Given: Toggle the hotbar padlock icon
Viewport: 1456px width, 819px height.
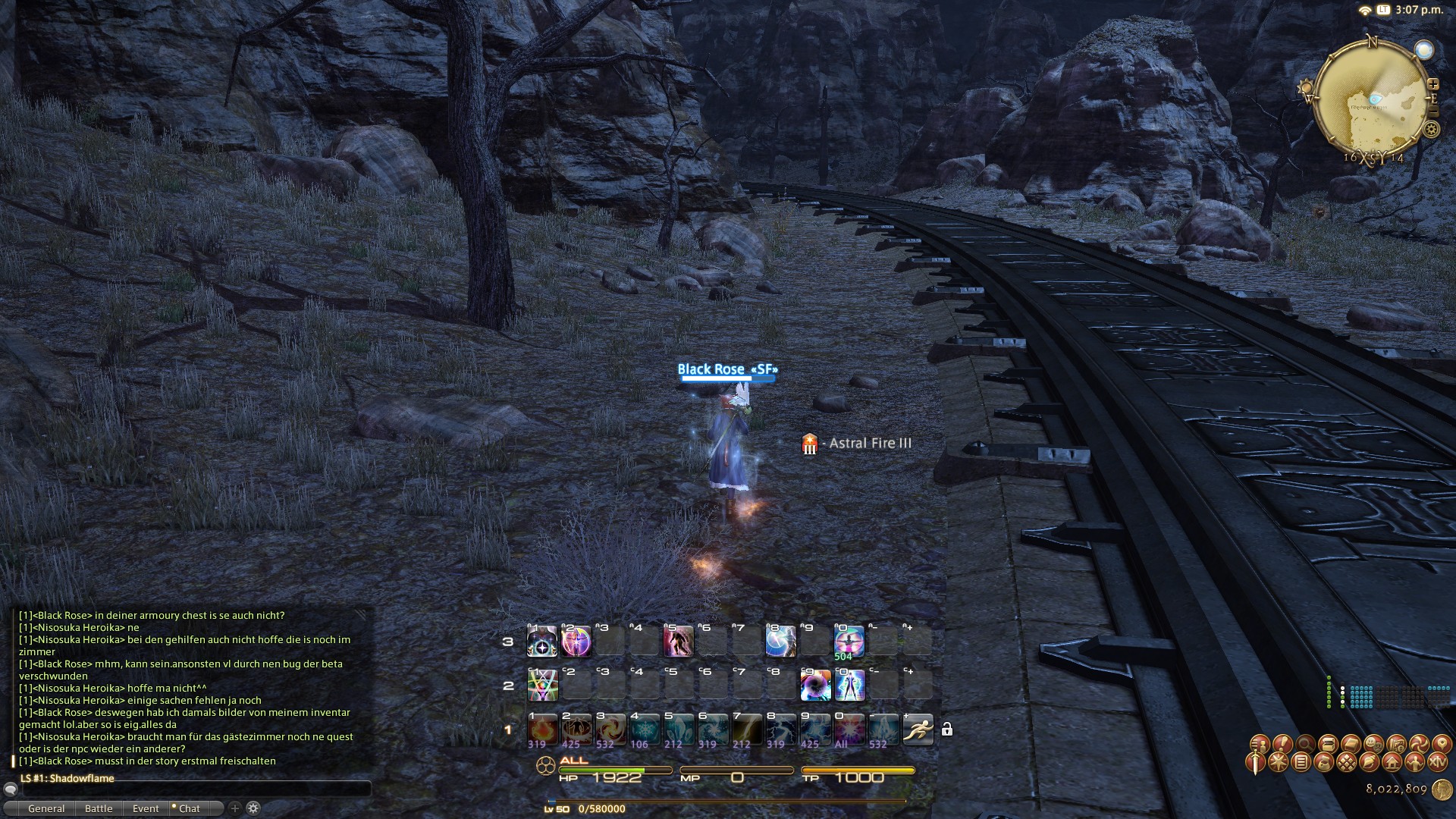Looking at the screenshot, I should (x=946, y=730).
